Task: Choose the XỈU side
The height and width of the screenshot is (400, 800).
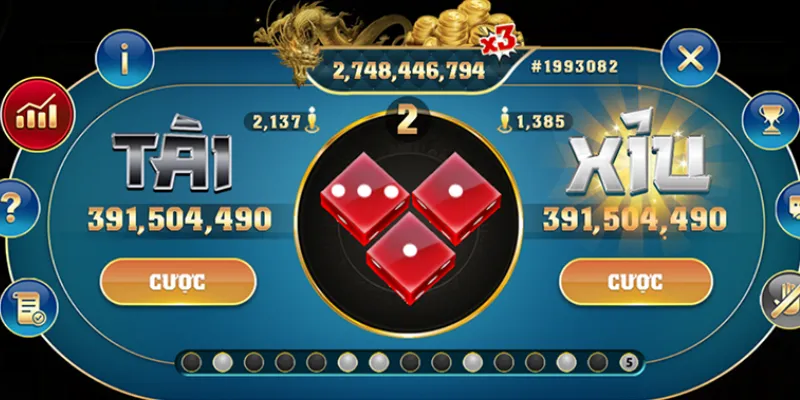Action: coord(637,163)
